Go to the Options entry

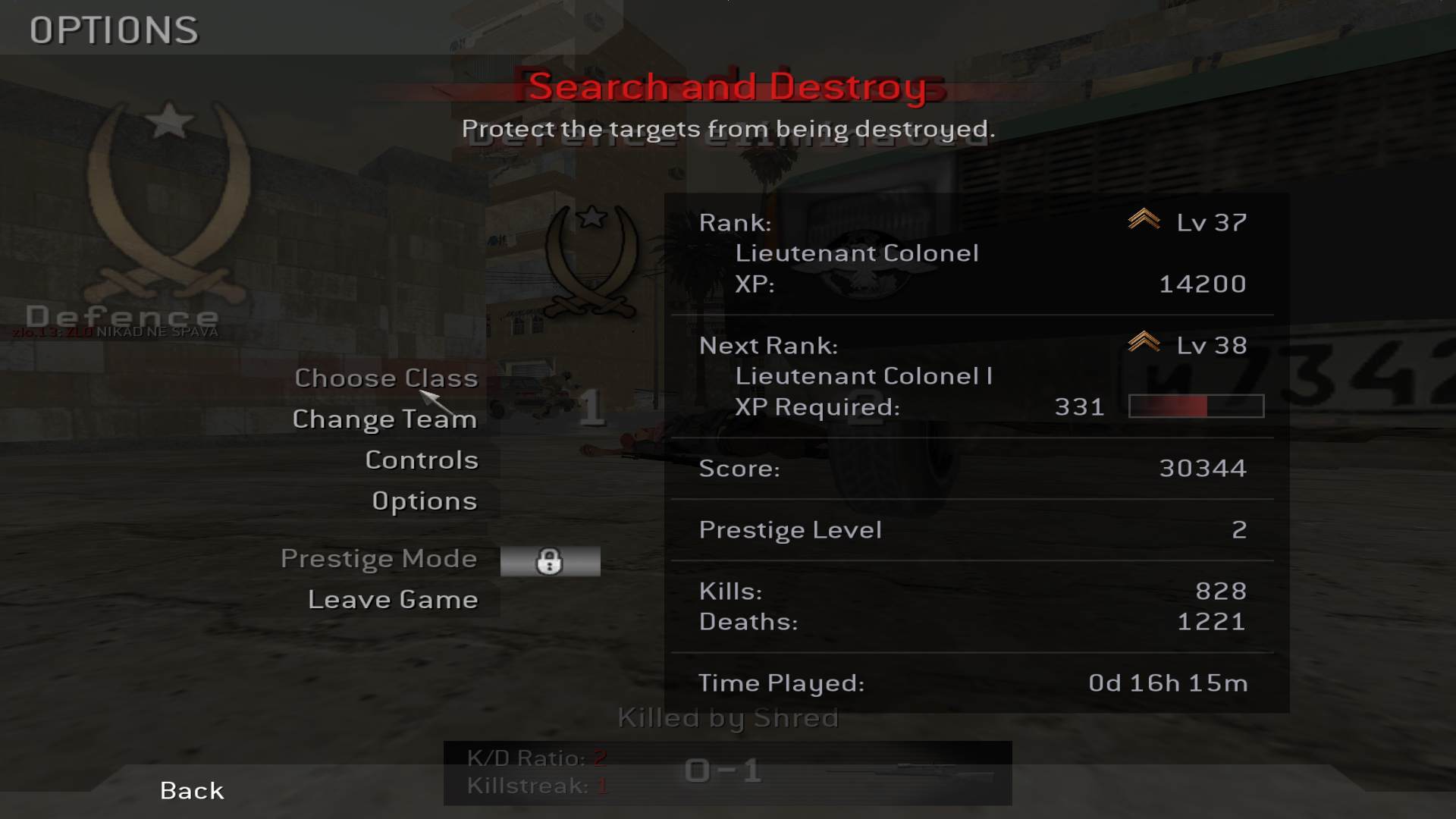(424, 501)
